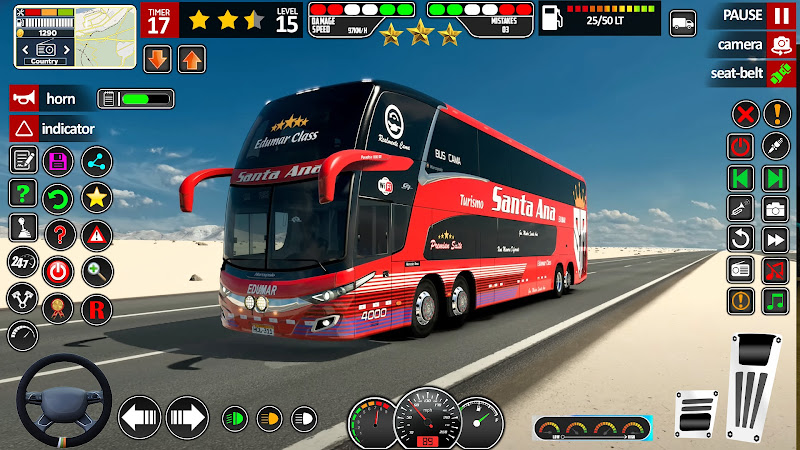Select the yellow star icon

(x=96, y=197)
